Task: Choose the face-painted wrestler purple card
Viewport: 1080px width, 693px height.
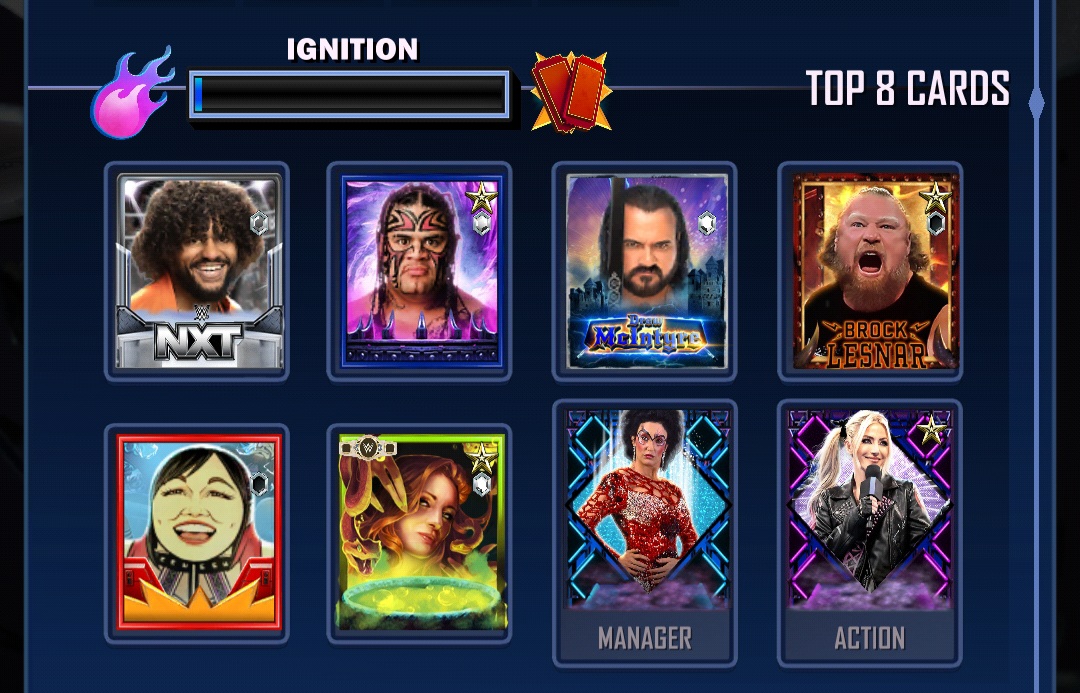Action: coord(420,271)
